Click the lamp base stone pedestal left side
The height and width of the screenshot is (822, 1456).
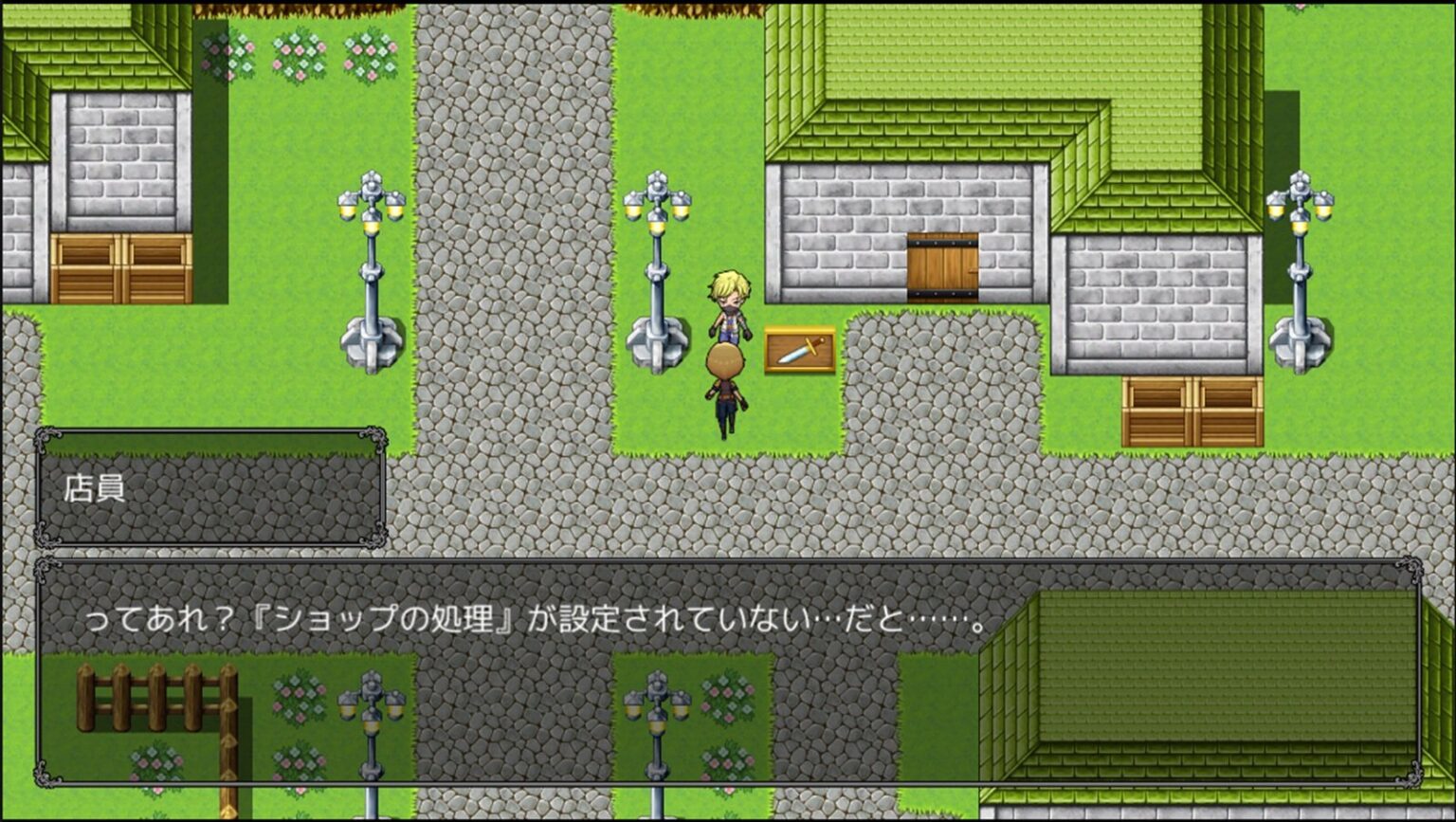(368, 341)
